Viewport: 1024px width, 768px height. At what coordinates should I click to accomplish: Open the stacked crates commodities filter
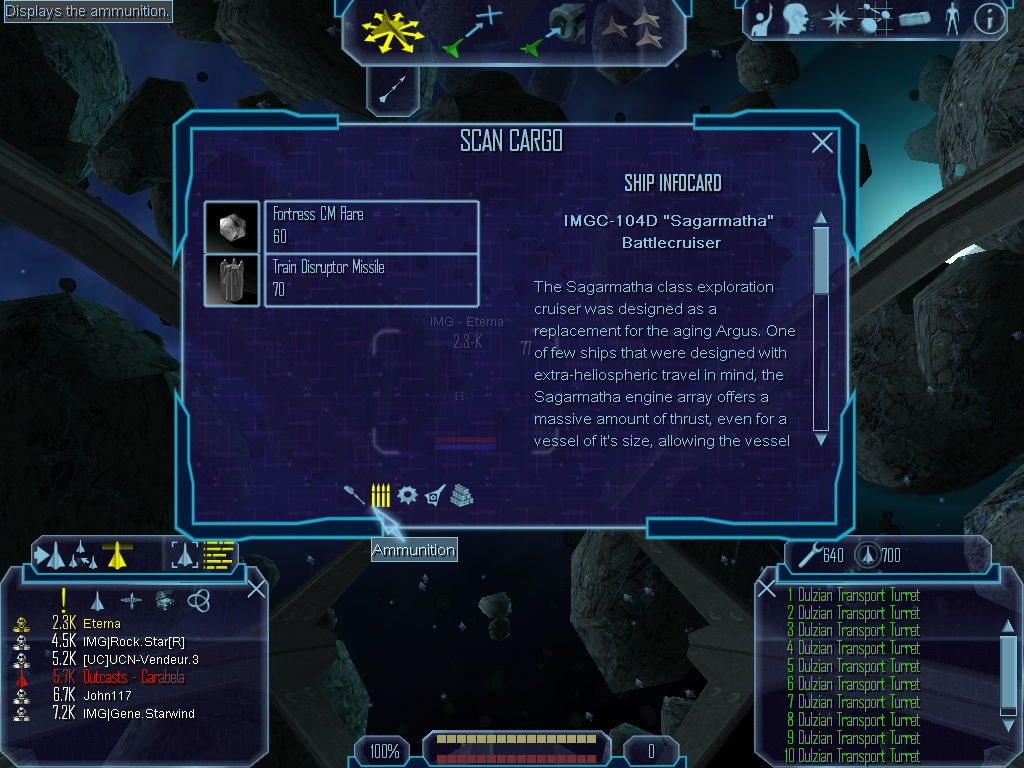[461, 495]
